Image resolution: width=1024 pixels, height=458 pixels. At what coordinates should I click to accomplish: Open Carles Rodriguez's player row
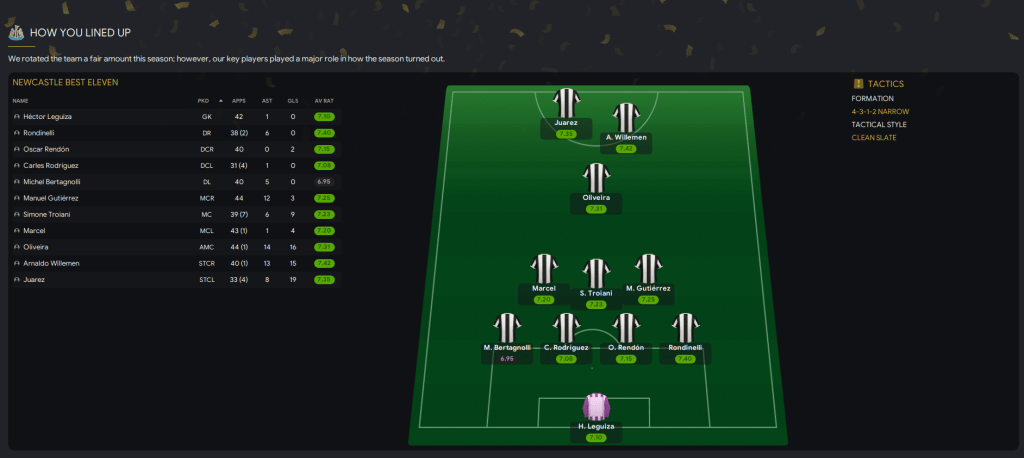pos(50,165)
